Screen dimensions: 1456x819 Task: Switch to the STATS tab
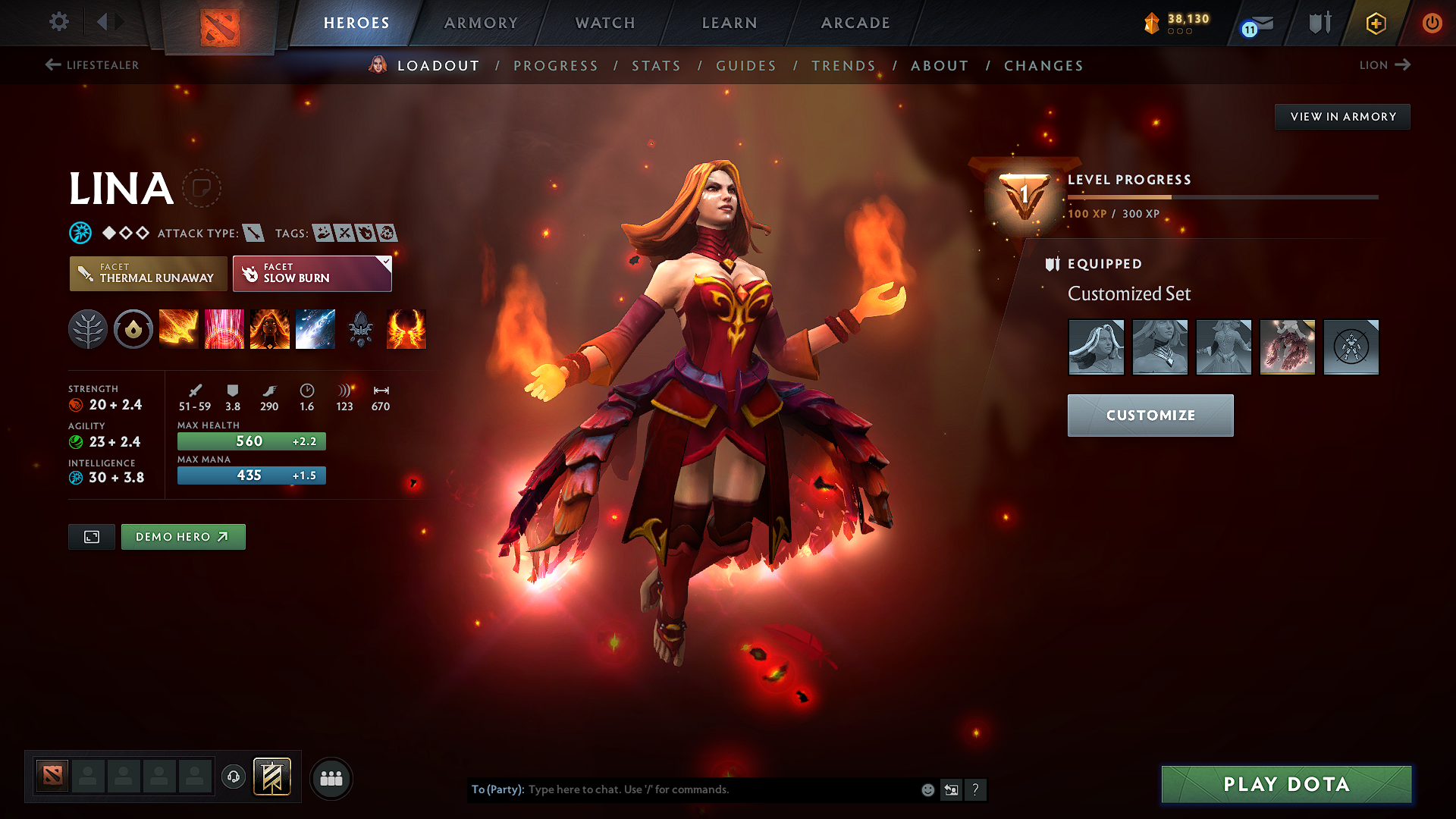click(x=656, y=65)
